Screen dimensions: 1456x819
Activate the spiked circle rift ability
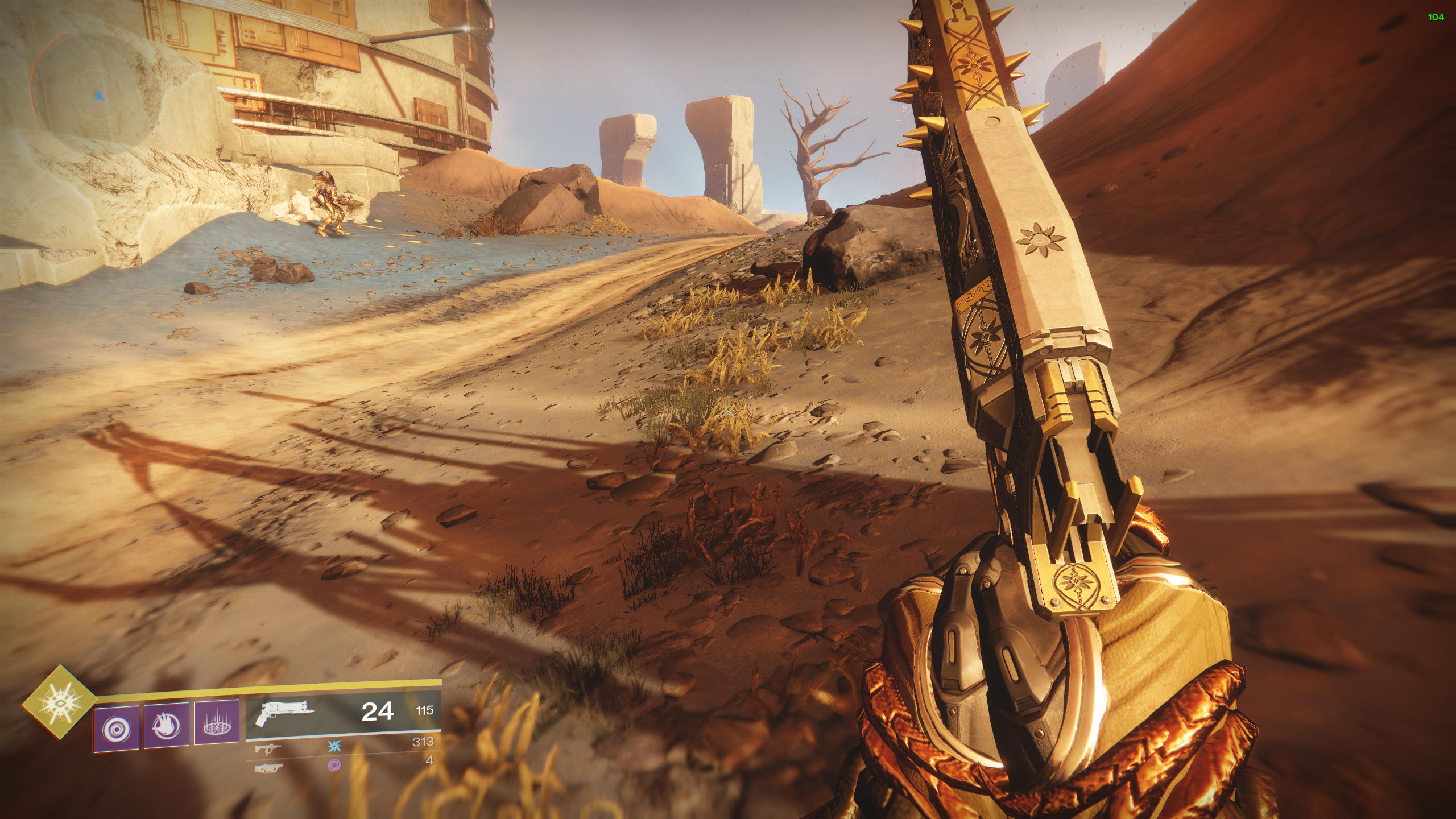(217, 723)
